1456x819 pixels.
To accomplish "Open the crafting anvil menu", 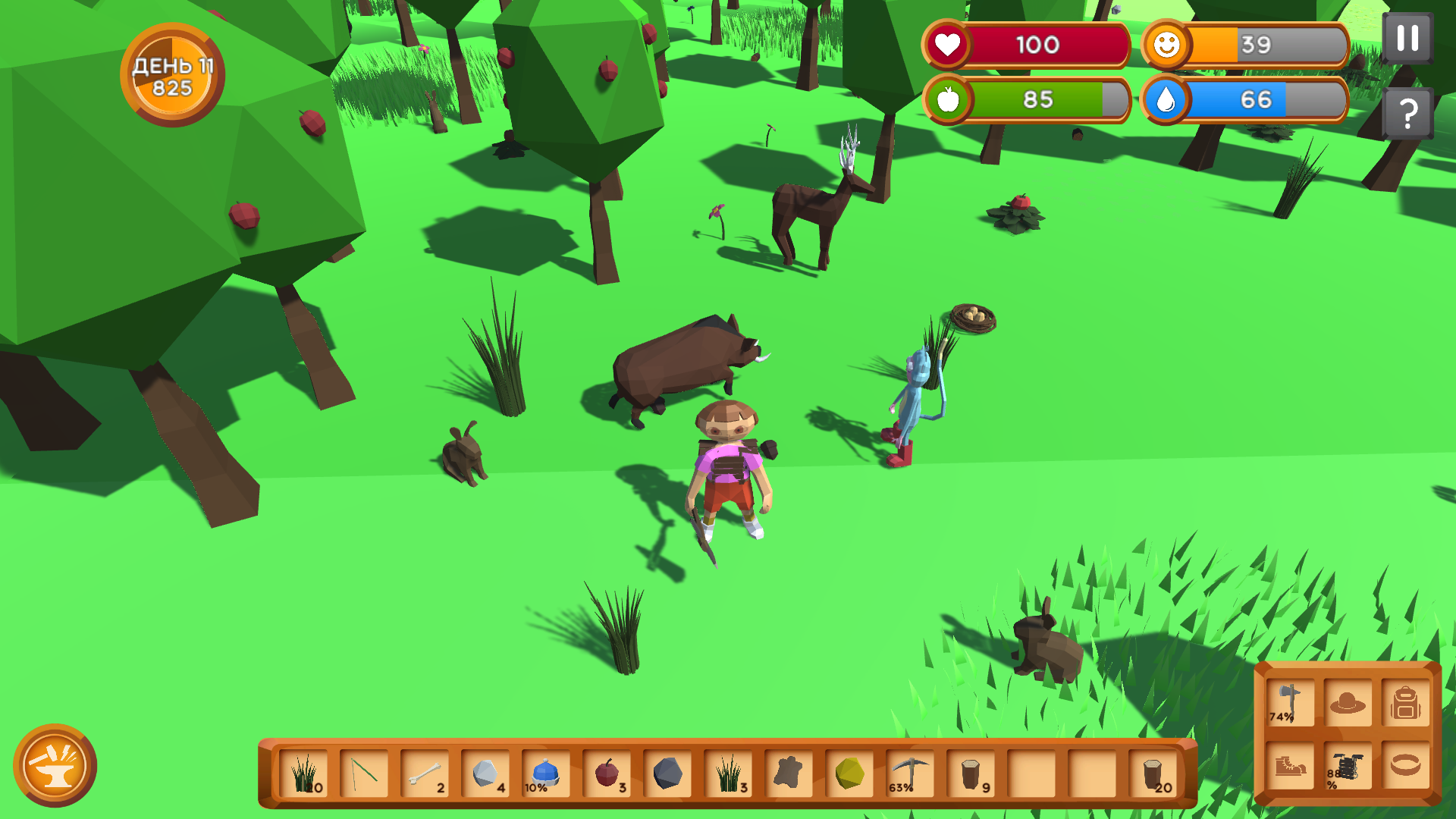I will (x=57, y=766).
